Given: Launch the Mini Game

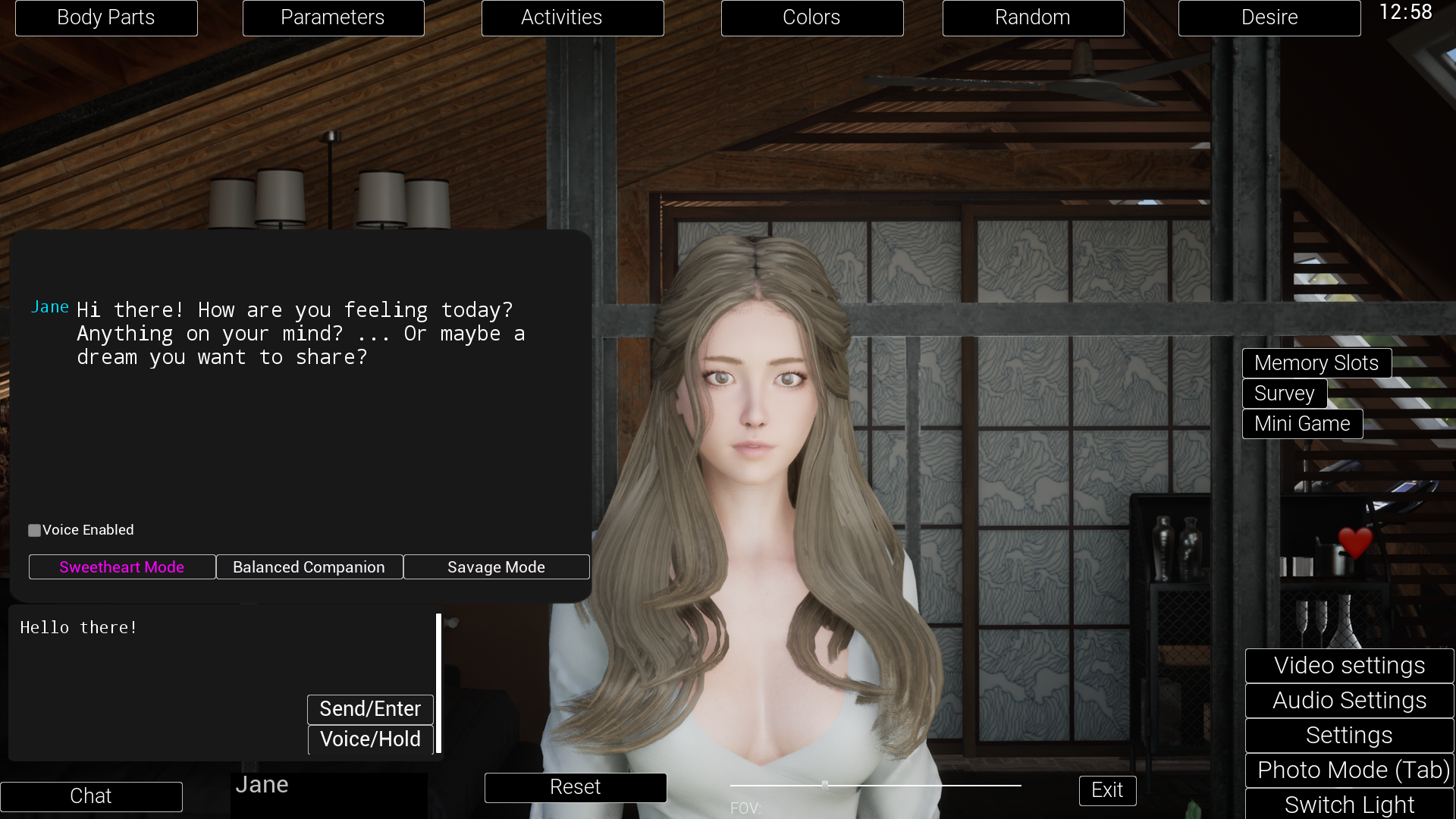Looking at the screenshot, I should point(1301,424).
